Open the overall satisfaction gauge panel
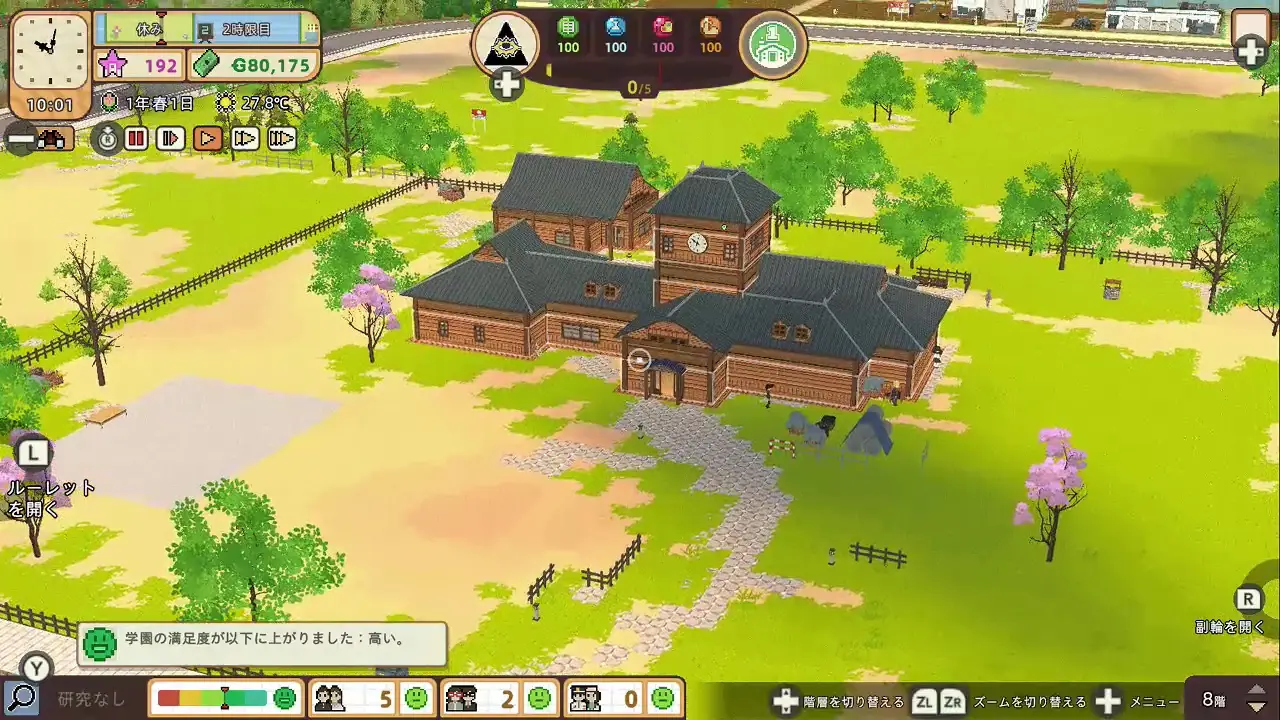The image size is (1280, 720). point(226,698)
